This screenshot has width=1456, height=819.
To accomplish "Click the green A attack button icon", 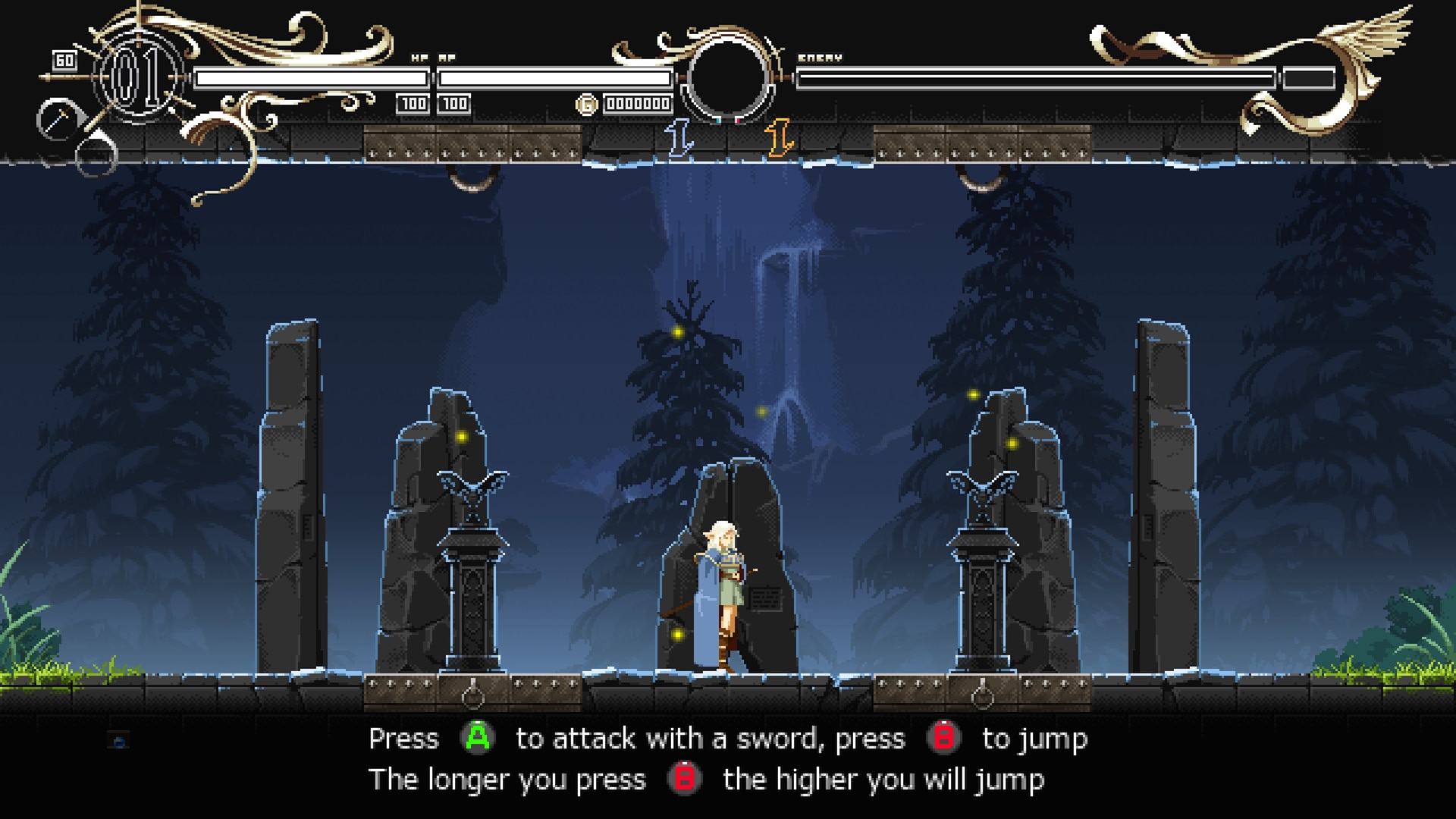I will tap(478, 737).
